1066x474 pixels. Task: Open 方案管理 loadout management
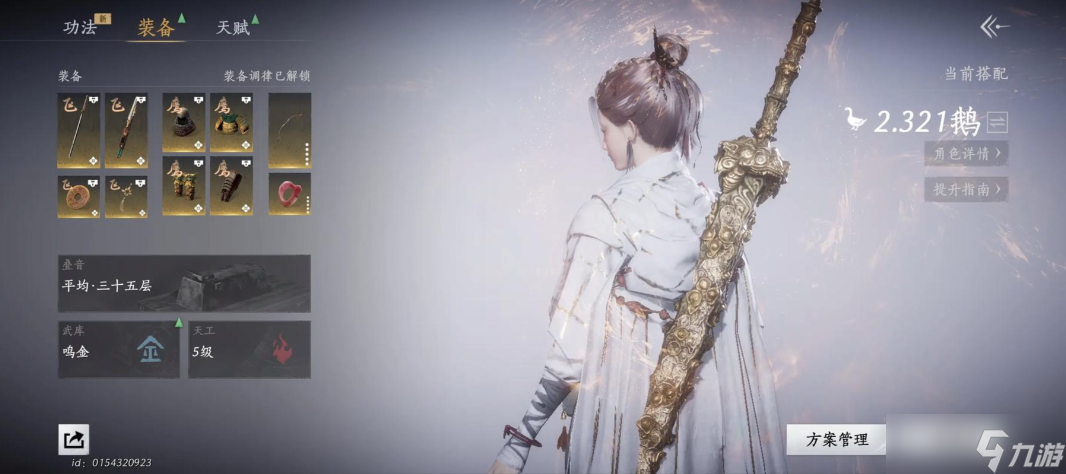pos(835,438)
